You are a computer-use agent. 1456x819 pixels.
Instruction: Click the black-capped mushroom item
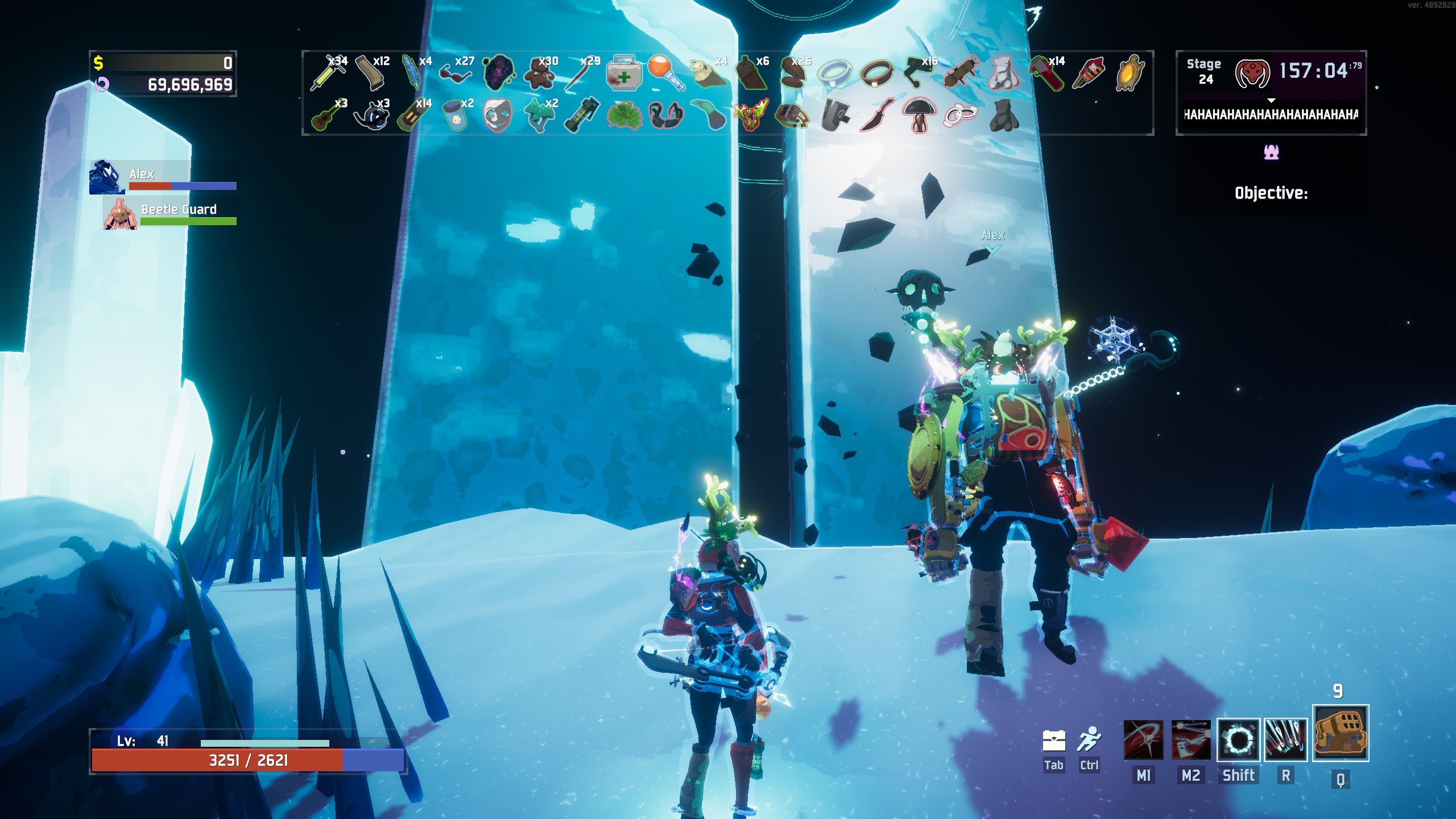pyautogui.click(x=918, y=114)
